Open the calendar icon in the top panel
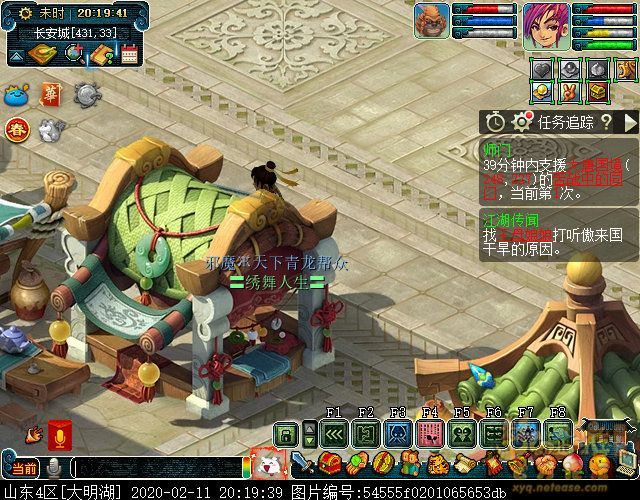The width and height of the screenshot is (640, 500). click(129, 54)
